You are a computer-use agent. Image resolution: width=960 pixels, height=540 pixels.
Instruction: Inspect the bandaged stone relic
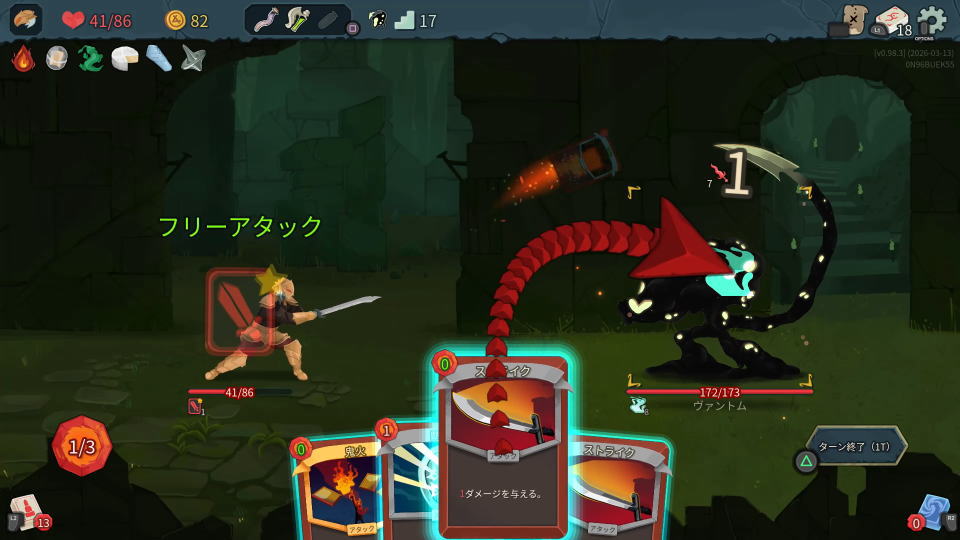pyautogui.click(x=57, y=58)
